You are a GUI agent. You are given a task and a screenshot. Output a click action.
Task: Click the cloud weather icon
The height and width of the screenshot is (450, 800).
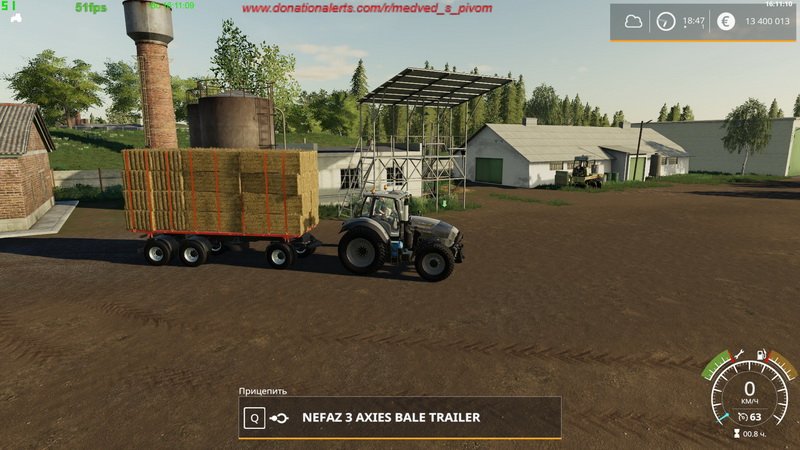pyautogui.click(x=633, y=21)
